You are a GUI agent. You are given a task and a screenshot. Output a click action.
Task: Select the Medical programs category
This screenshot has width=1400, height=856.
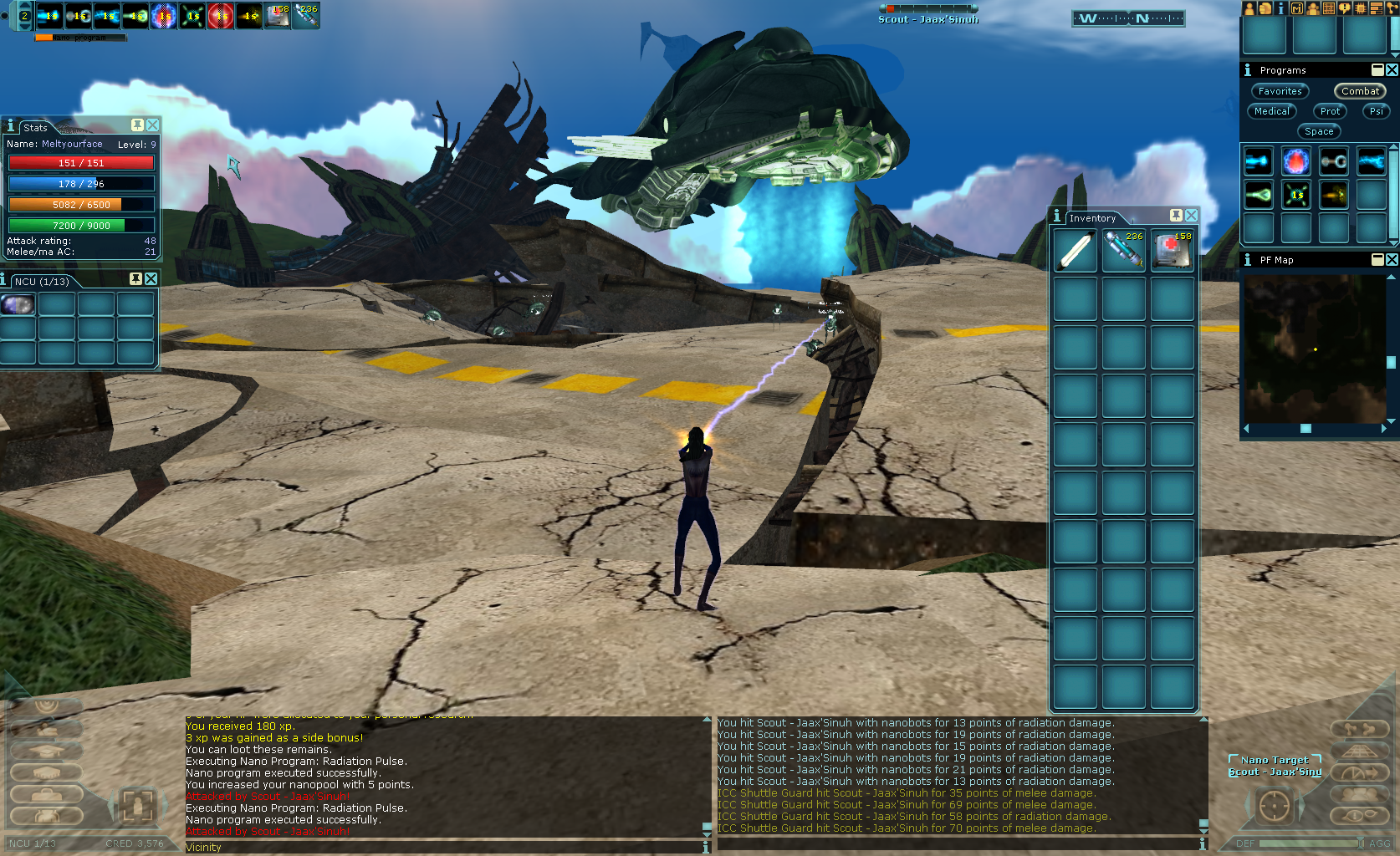1271,111
